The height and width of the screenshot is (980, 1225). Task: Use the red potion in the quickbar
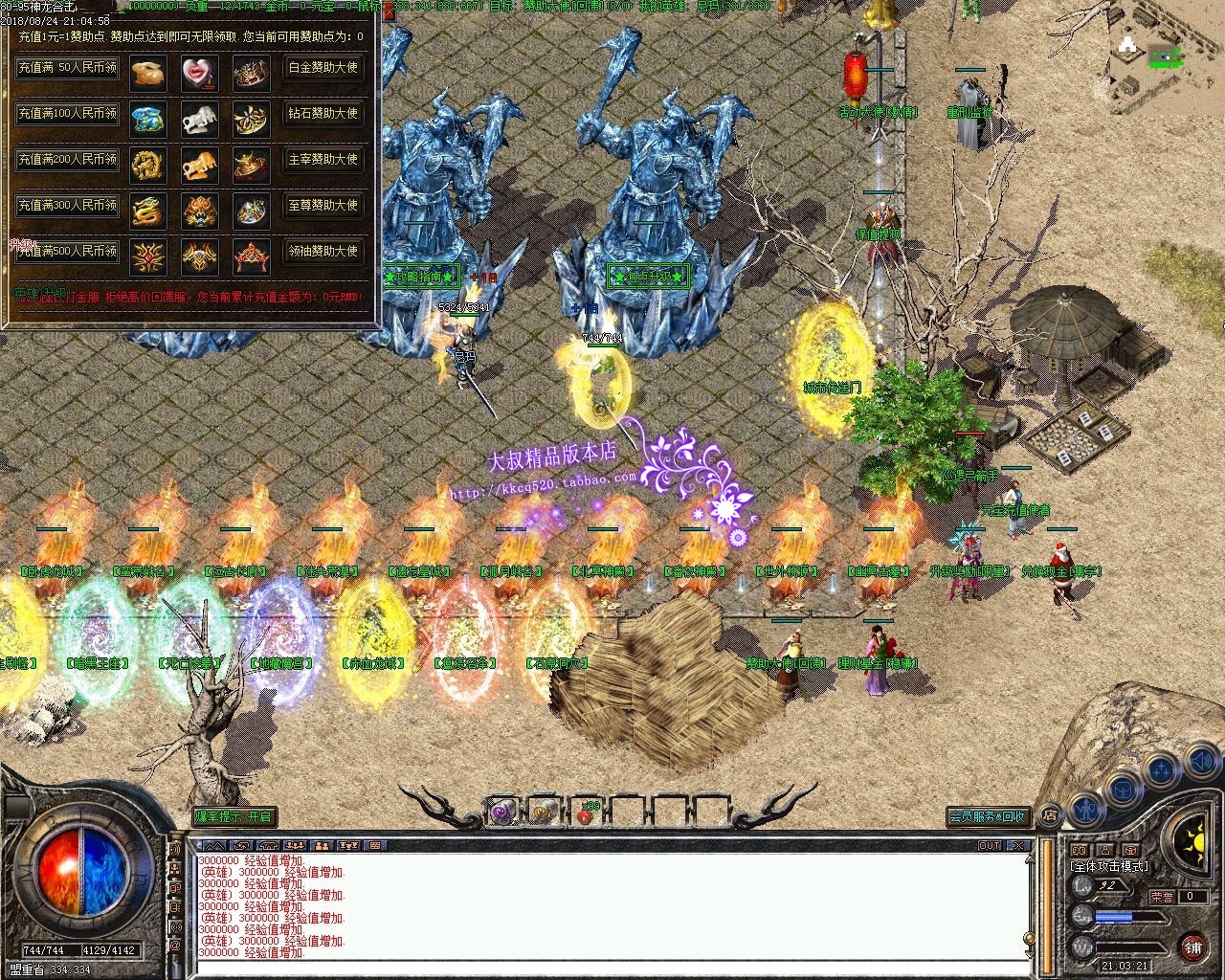pyautogui.click(x=585, y=813)
